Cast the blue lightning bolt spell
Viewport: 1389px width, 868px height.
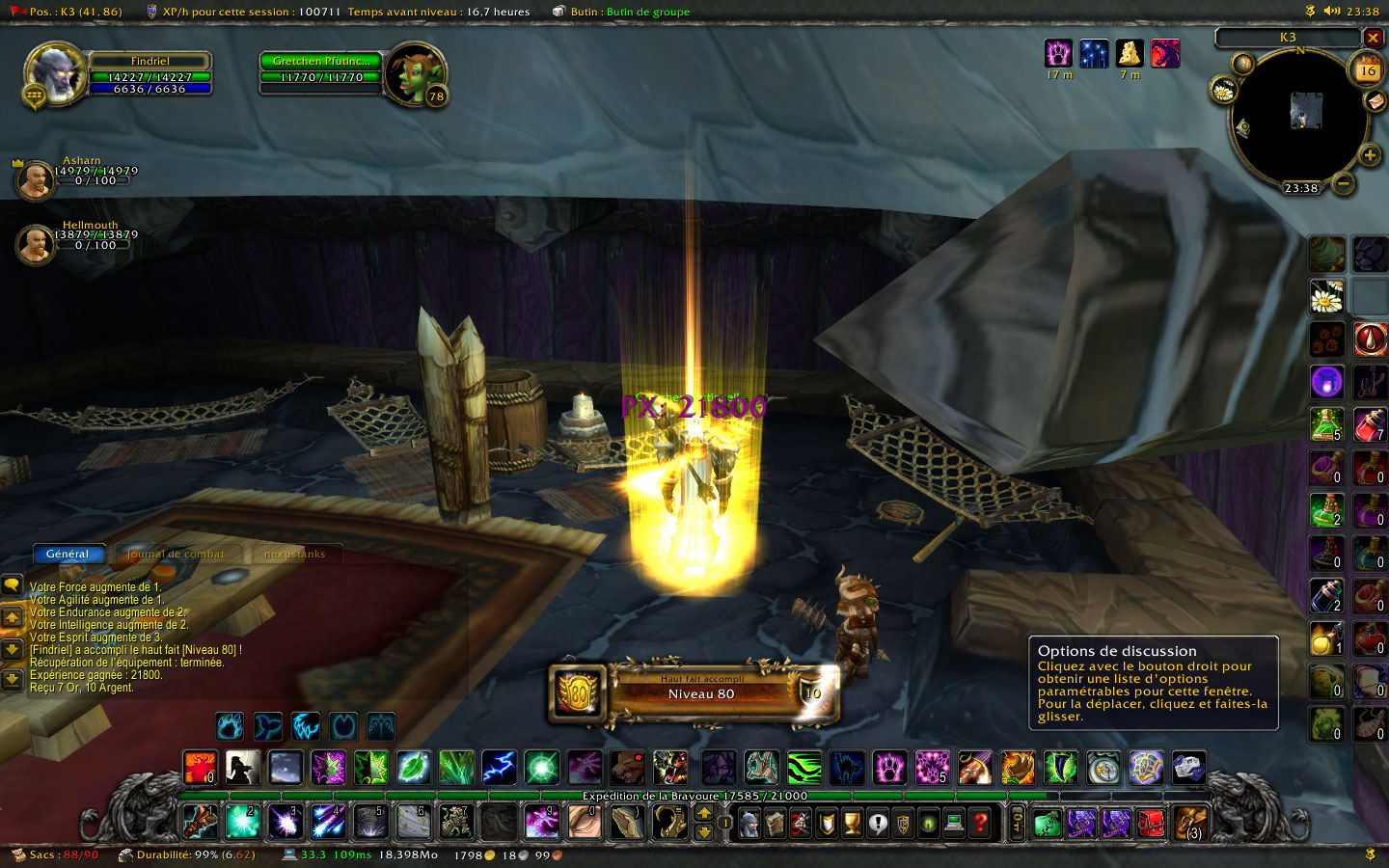[x=499, y=768]
